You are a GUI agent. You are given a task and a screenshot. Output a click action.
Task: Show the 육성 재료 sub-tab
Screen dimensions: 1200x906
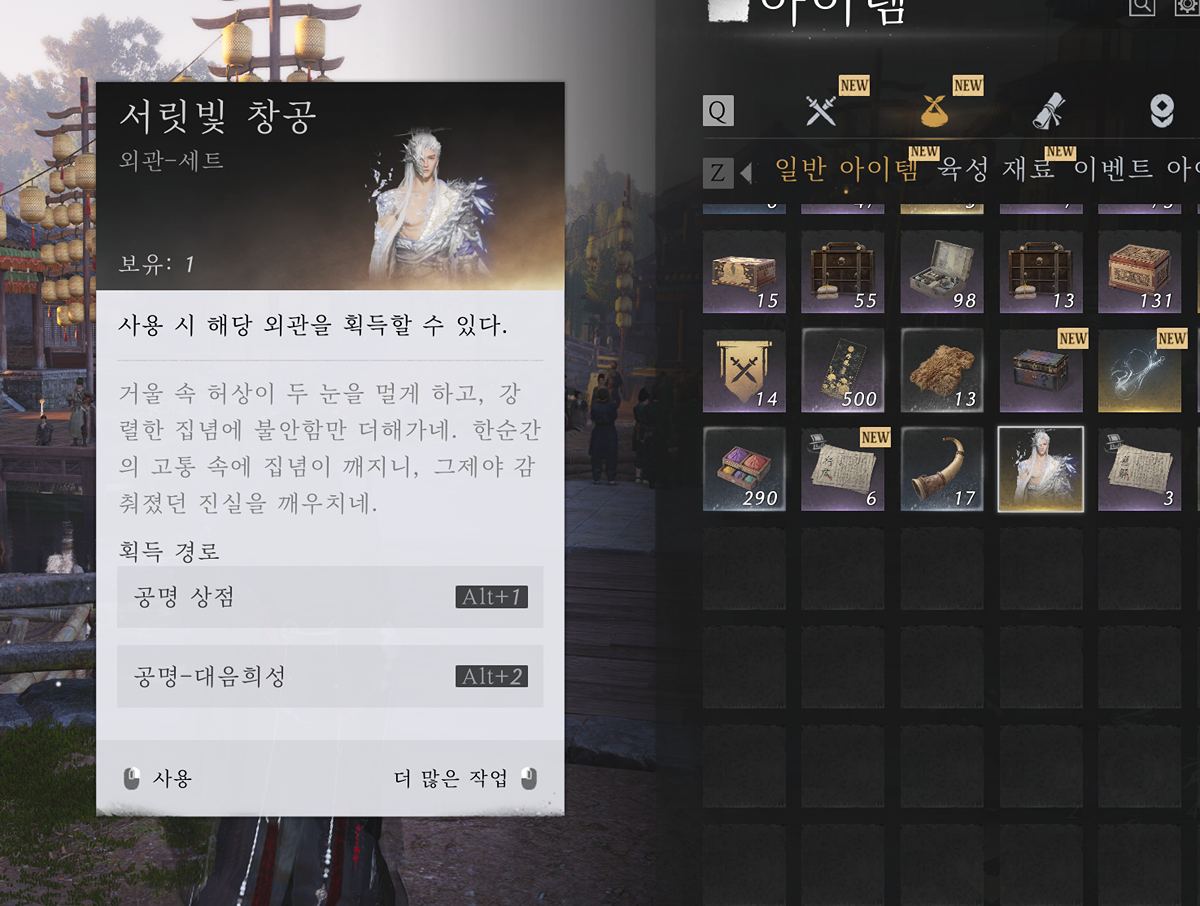(x=996, y=169)
